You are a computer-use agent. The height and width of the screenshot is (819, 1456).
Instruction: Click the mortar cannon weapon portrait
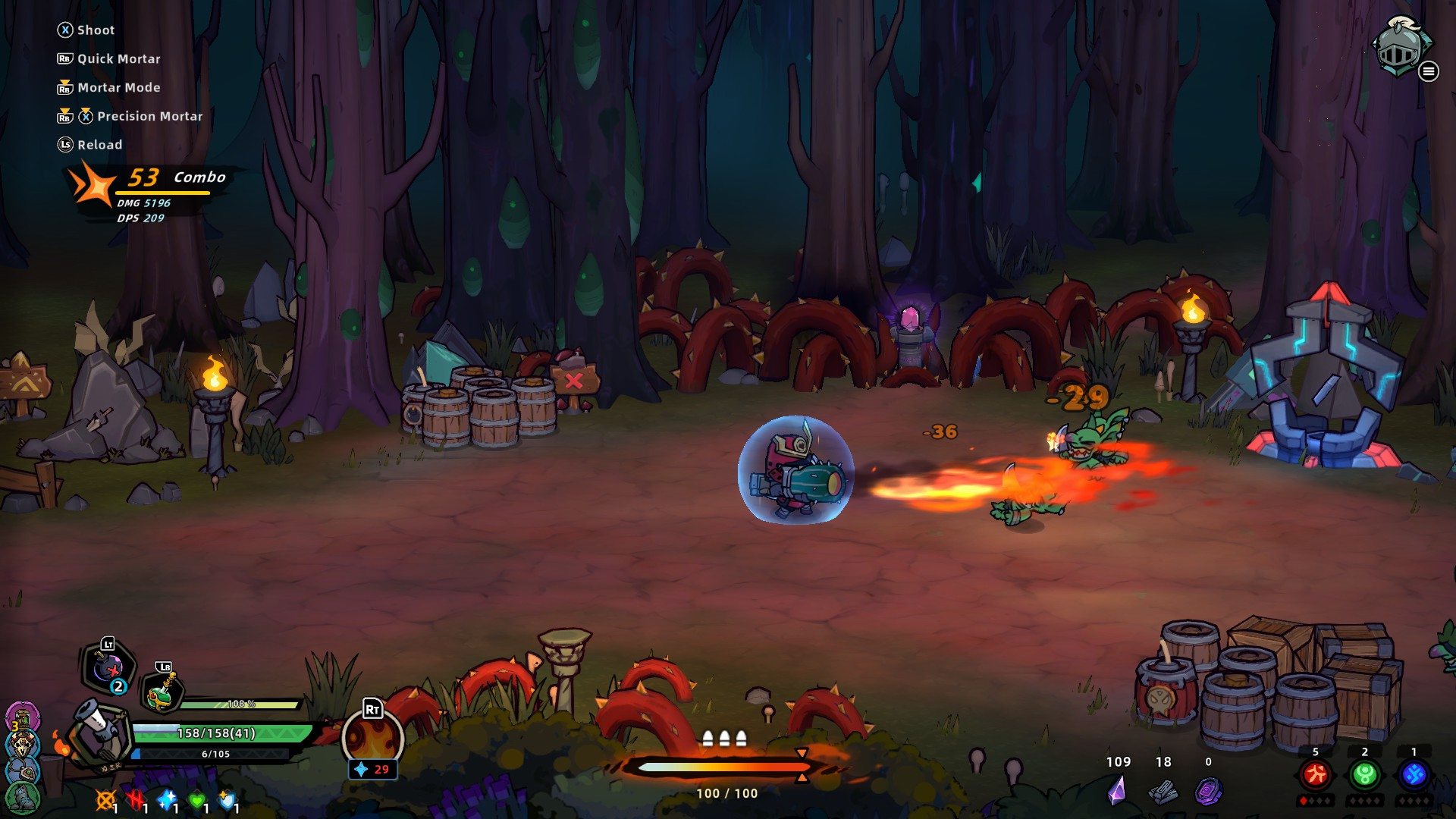(x=97, y=731)
